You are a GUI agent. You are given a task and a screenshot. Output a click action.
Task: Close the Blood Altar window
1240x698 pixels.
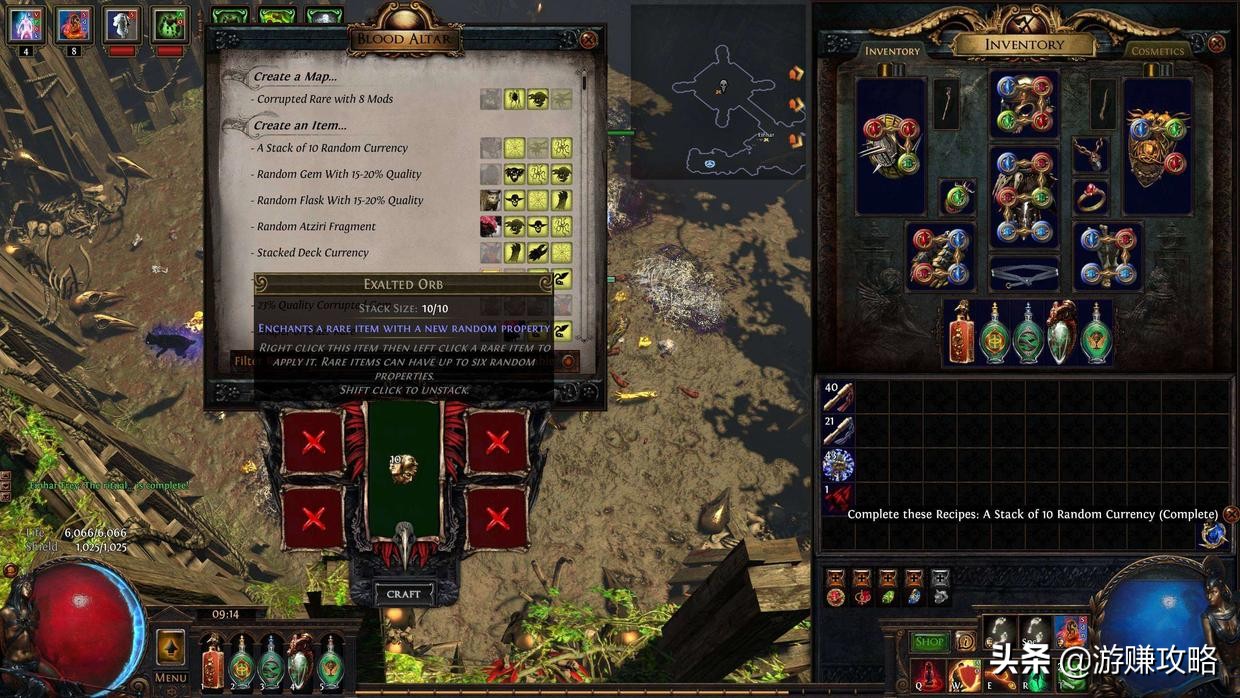tap(589, 40)
